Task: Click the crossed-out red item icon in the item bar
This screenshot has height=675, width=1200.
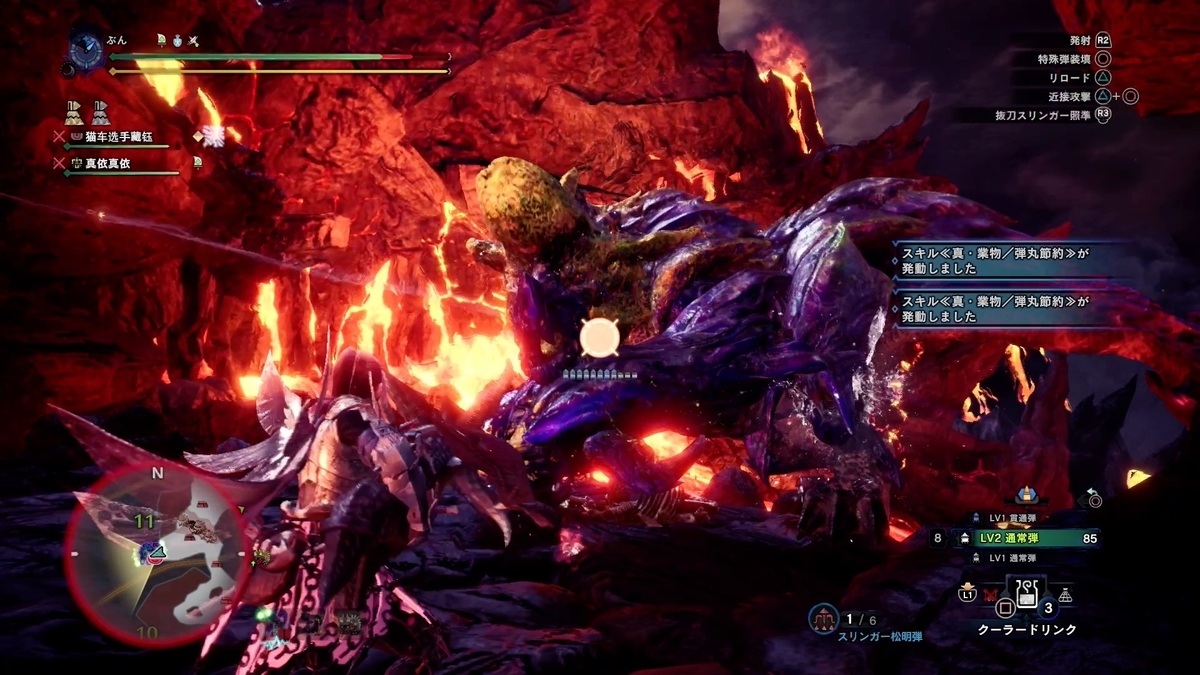Action: pyautogui.click(x=991, y=594)
